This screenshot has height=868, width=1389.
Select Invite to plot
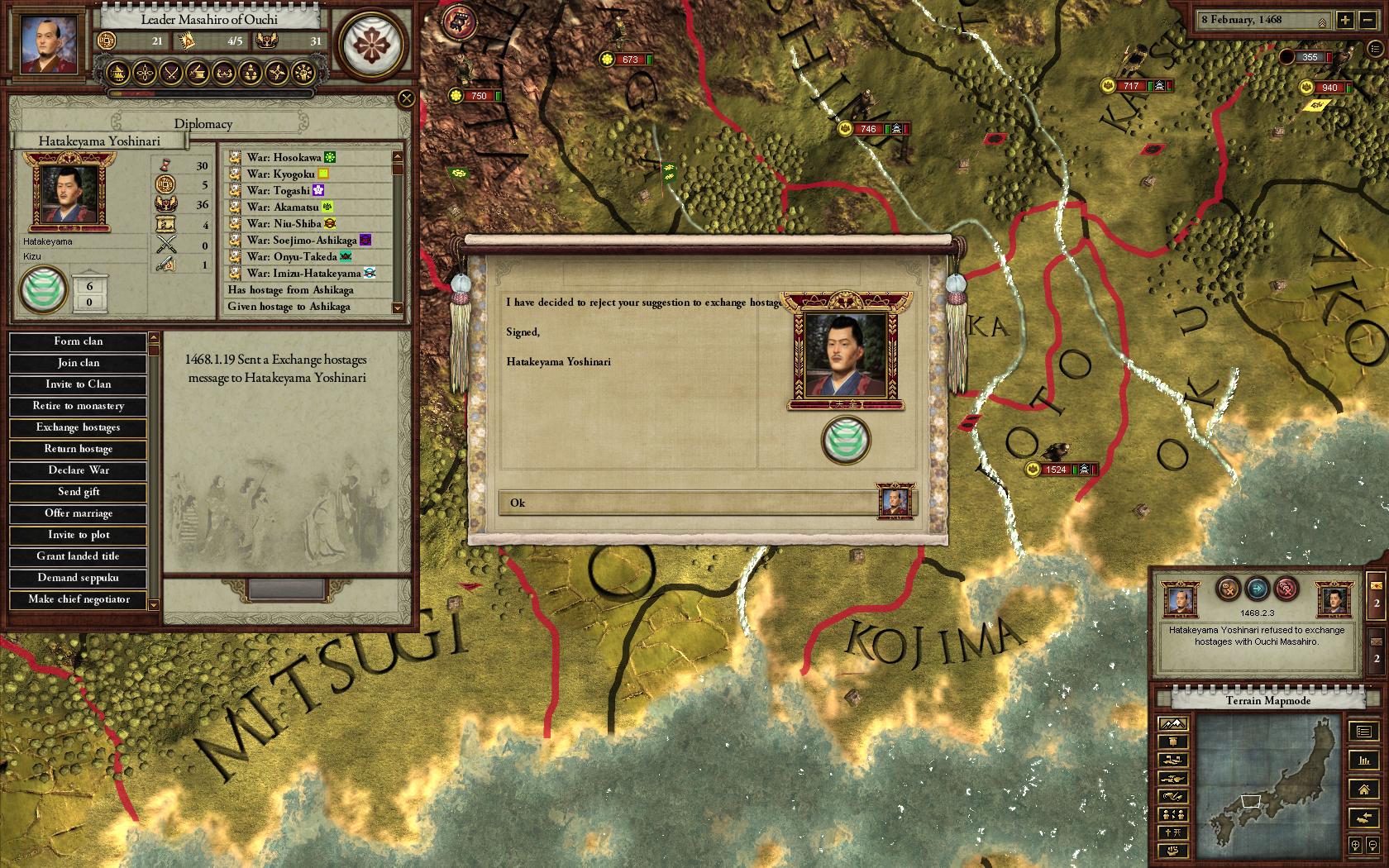tap(79, 535)
